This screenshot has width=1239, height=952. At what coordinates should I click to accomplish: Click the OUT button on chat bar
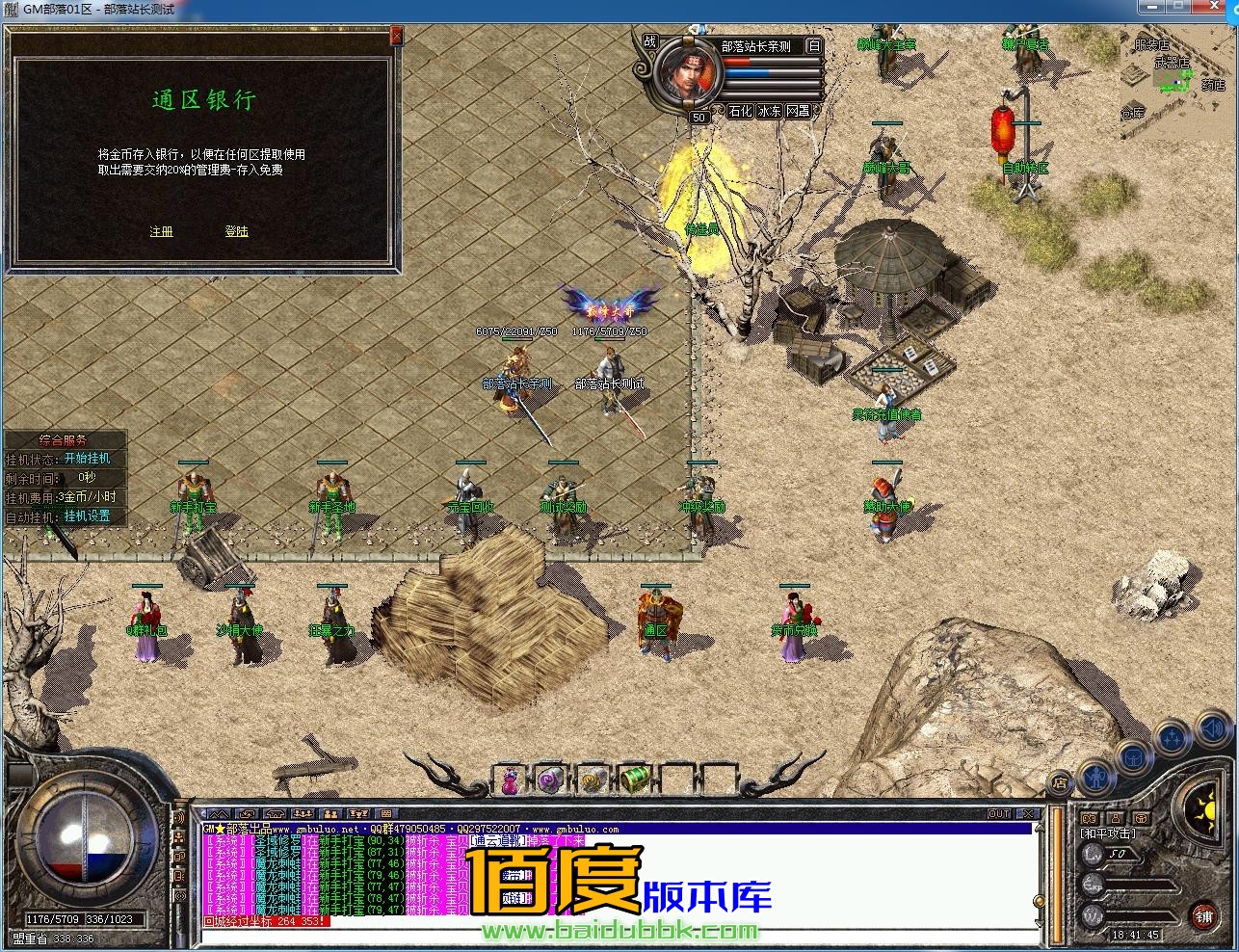point(999,814)
